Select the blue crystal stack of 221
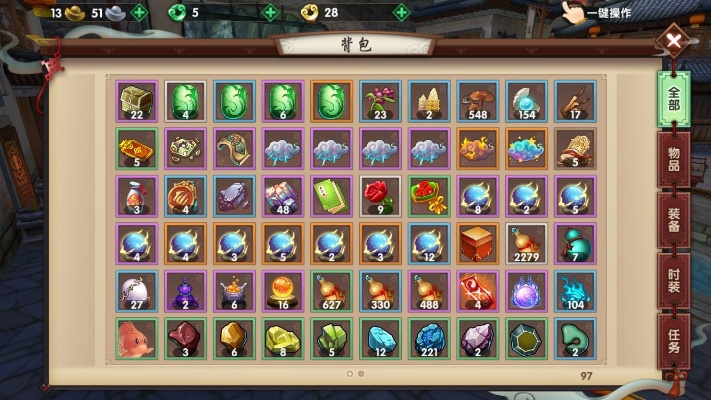This screenshot has width=711, height=400. (429, 338)
